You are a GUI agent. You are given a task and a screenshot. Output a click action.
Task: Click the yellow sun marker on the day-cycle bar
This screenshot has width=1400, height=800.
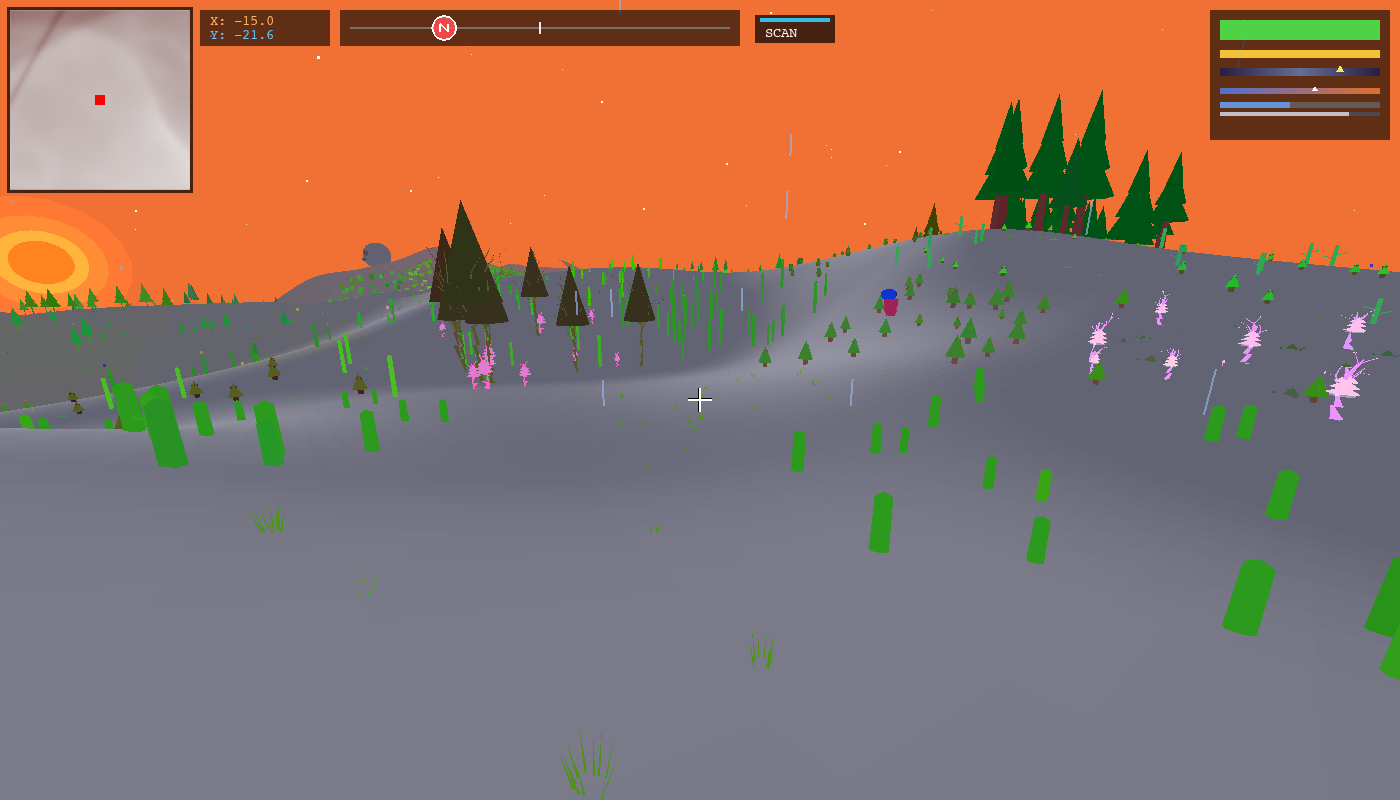[x=1339, y=70]
